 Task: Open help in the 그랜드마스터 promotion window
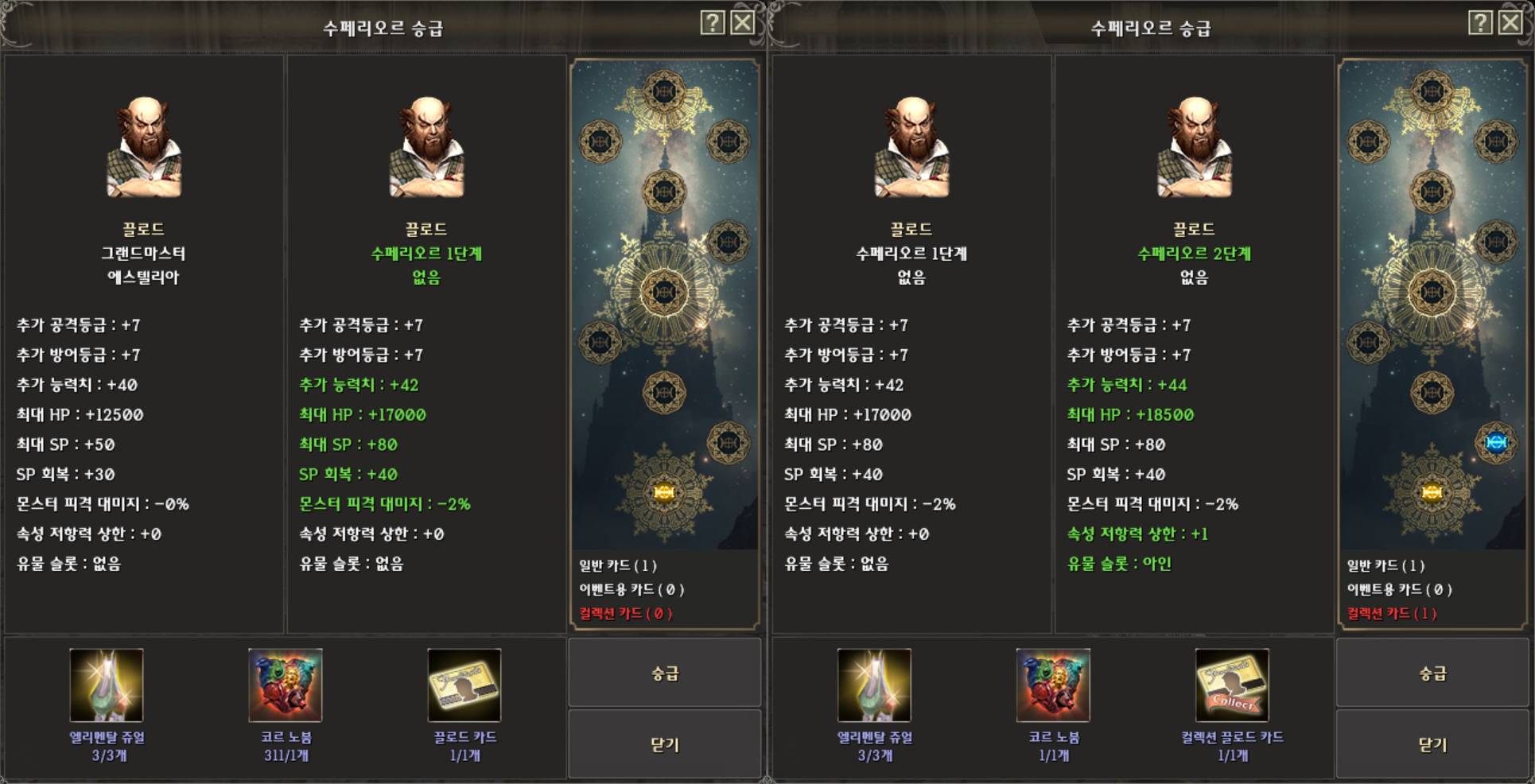713,22
